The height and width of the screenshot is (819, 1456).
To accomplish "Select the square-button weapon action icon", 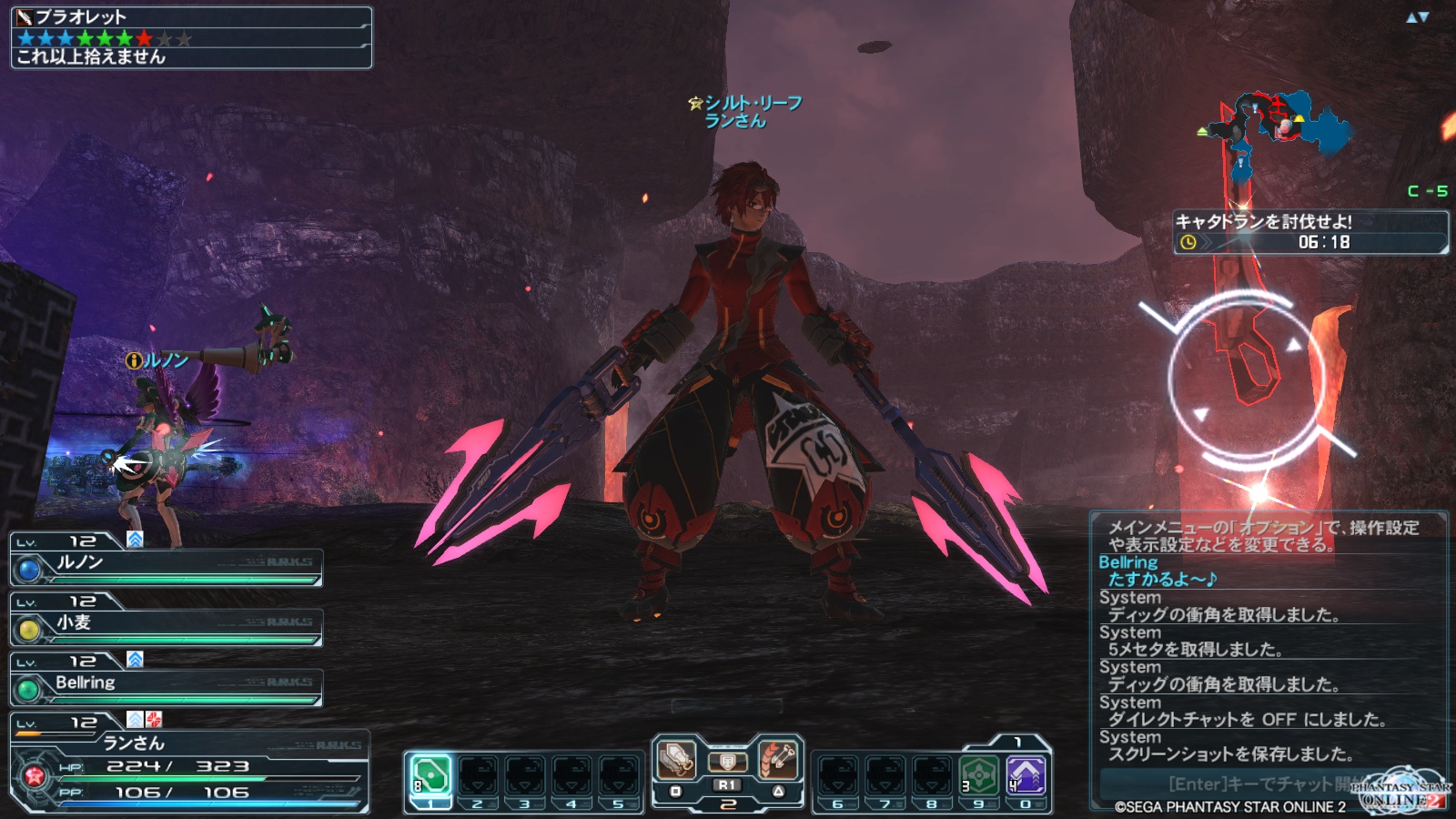I will [677, 760].
